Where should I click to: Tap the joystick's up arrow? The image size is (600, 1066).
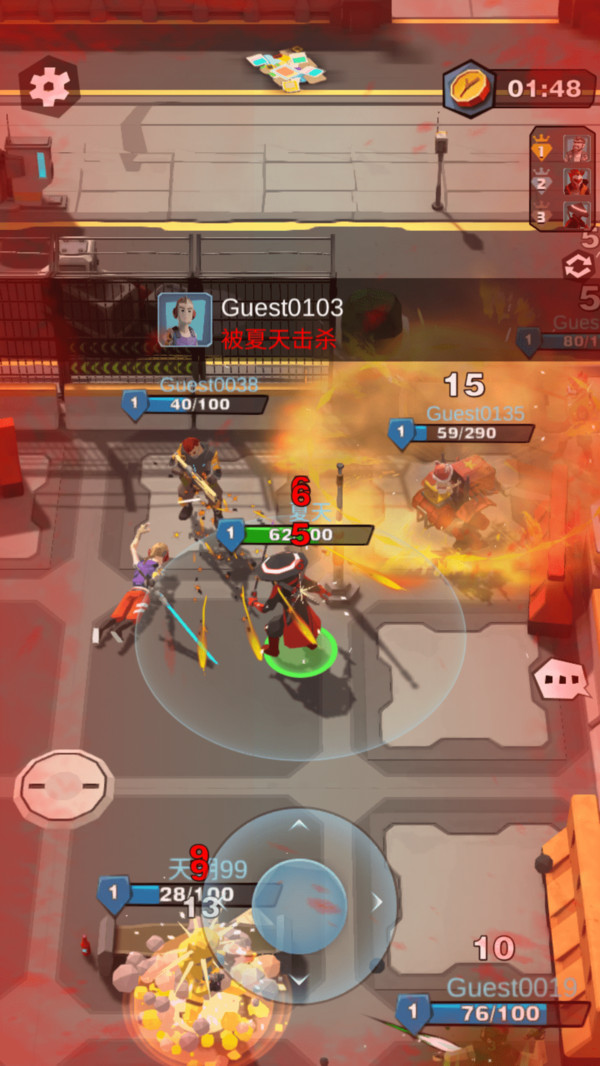coord(298,826)
